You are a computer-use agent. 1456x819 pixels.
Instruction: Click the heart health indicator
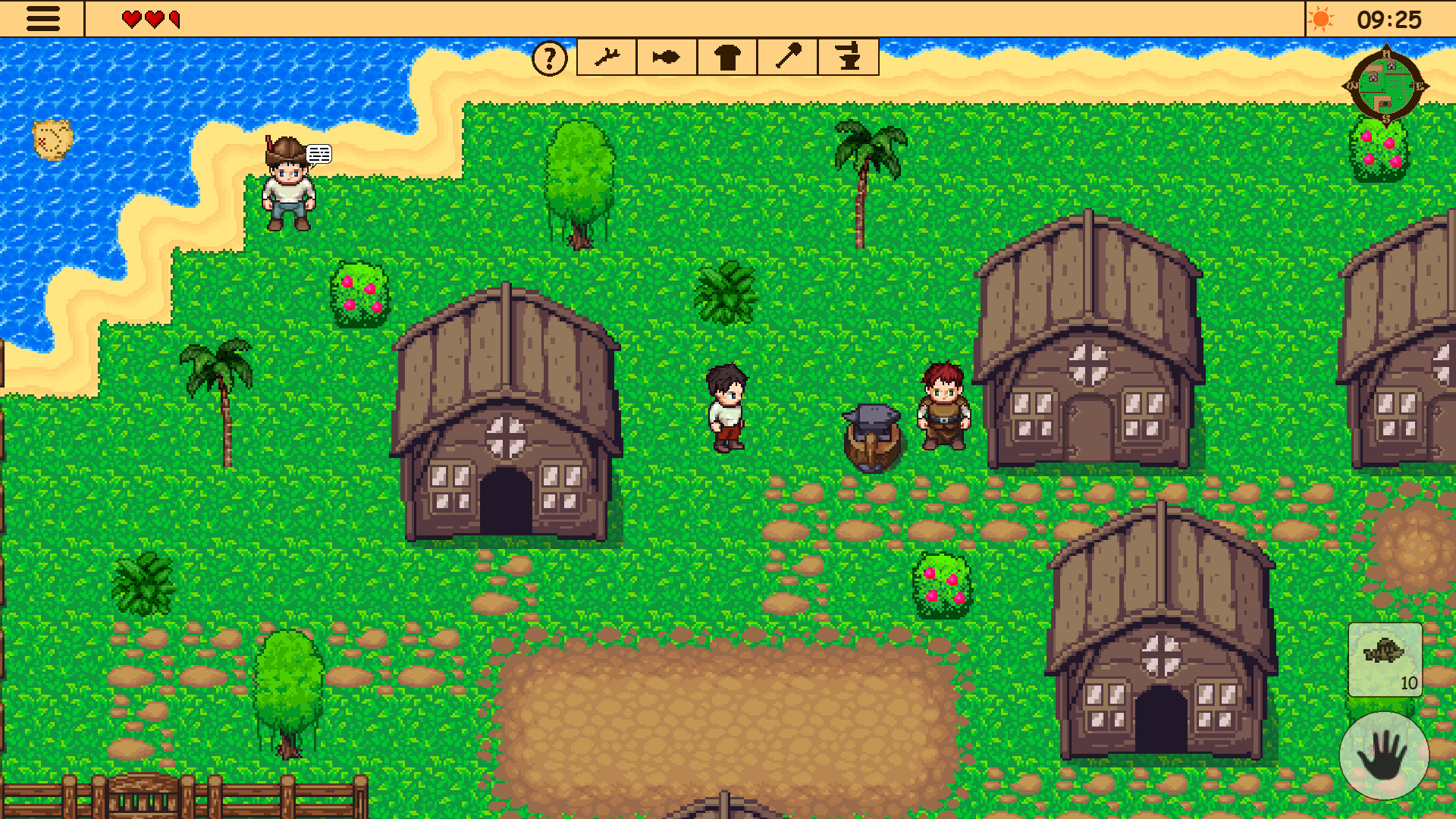tap(149, 19)
